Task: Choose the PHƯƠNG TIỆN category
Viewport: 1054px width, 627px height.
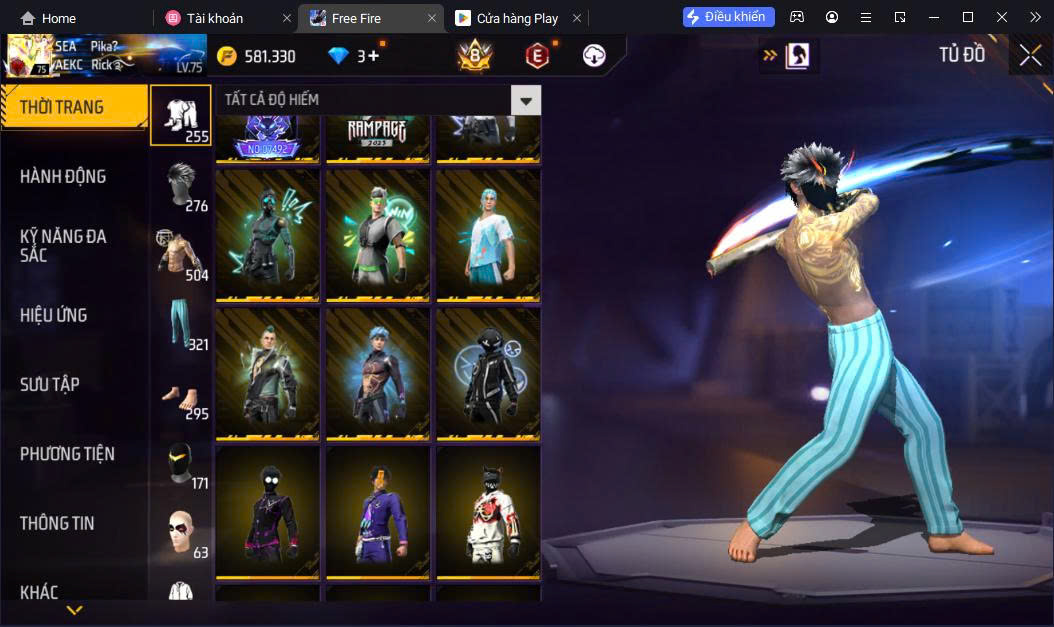Action: point(67,454)
